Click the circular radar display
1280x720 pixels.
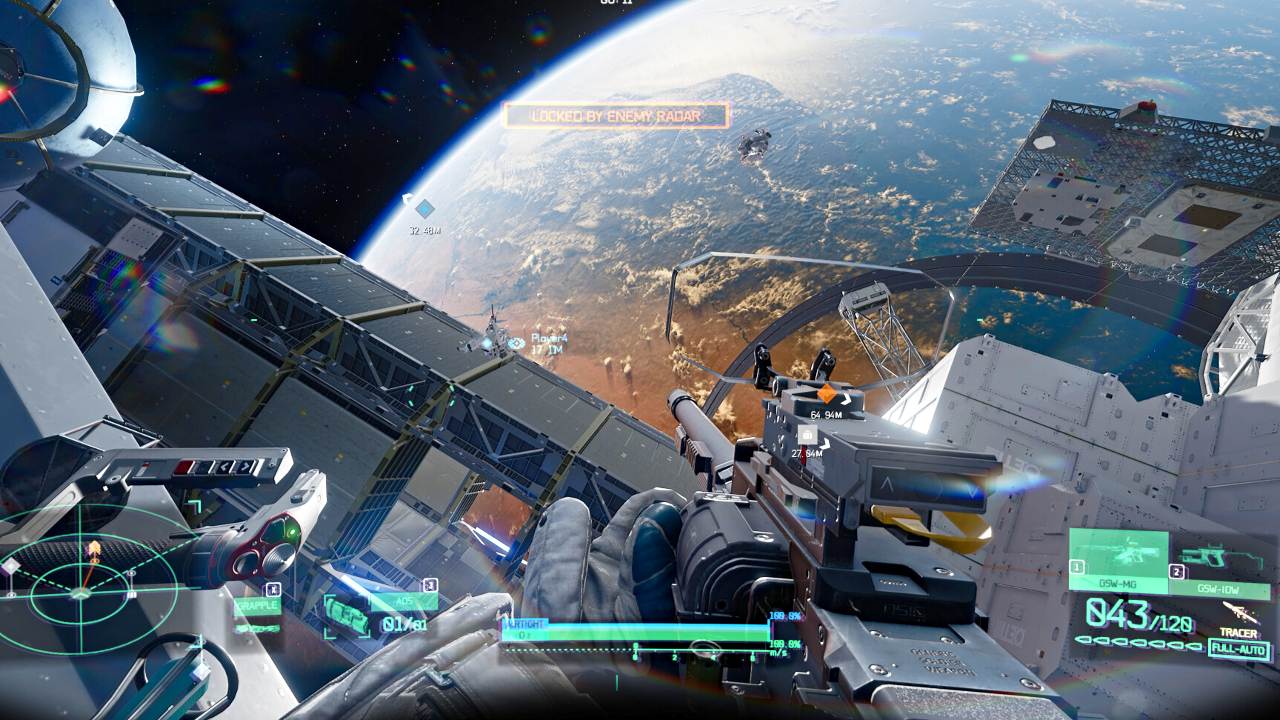[x=82, y=590]
